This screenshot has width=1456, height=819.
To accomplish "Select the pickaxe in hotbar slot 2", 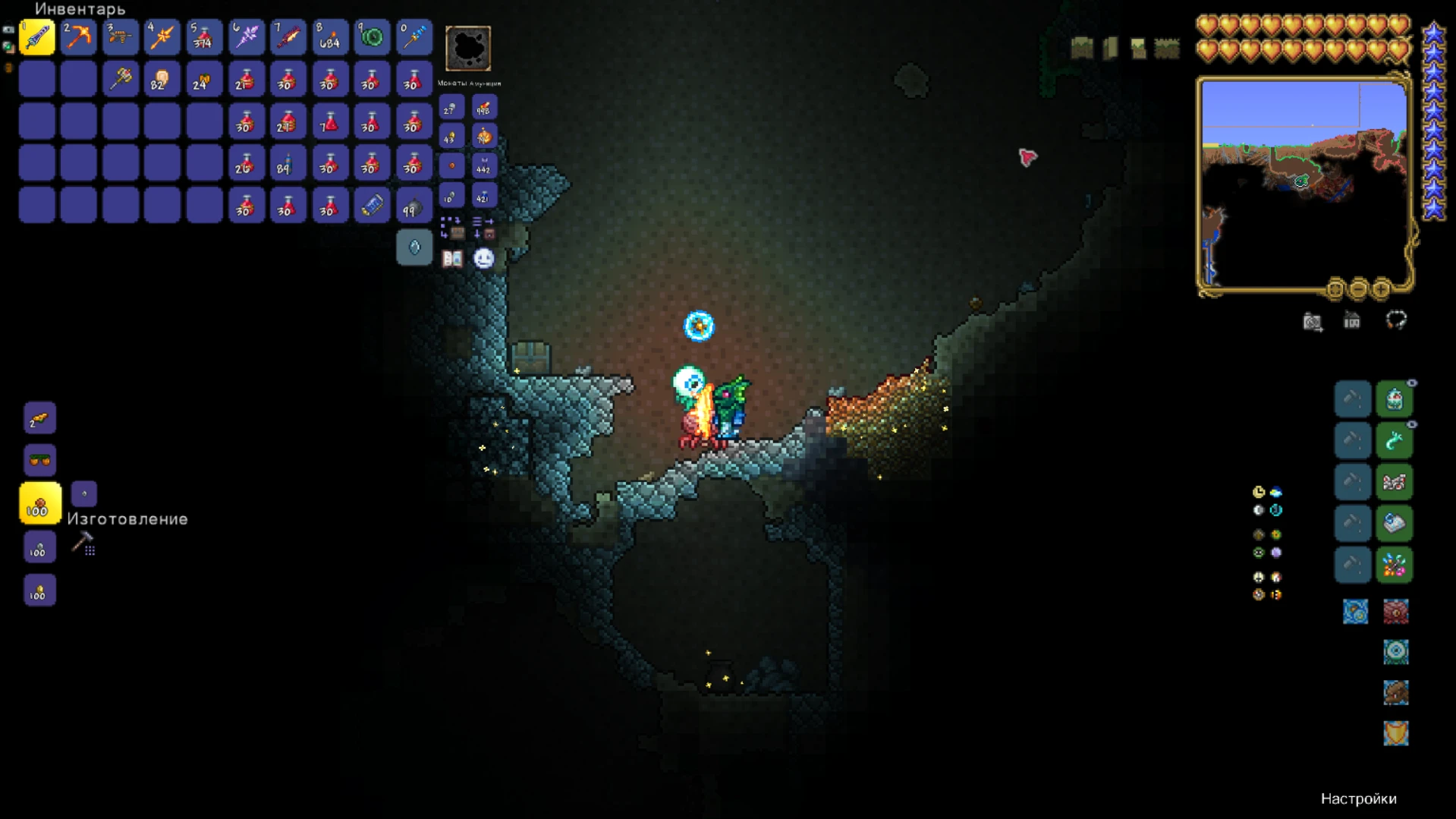I will coord(78,36).
